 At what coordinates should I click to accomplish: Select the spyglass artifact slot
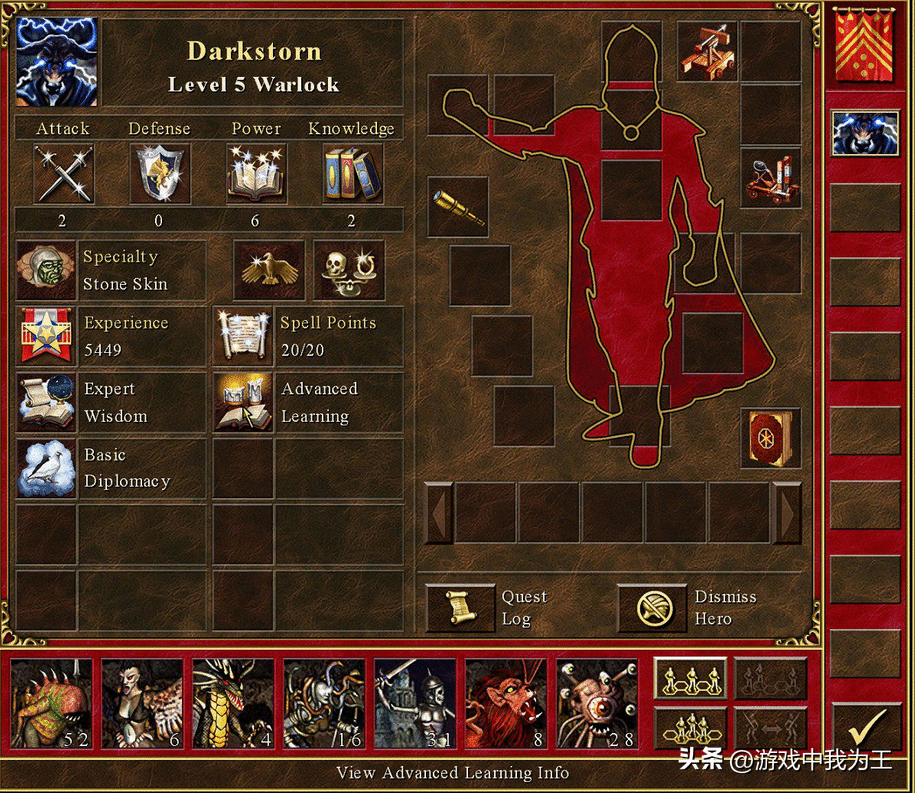458,207
